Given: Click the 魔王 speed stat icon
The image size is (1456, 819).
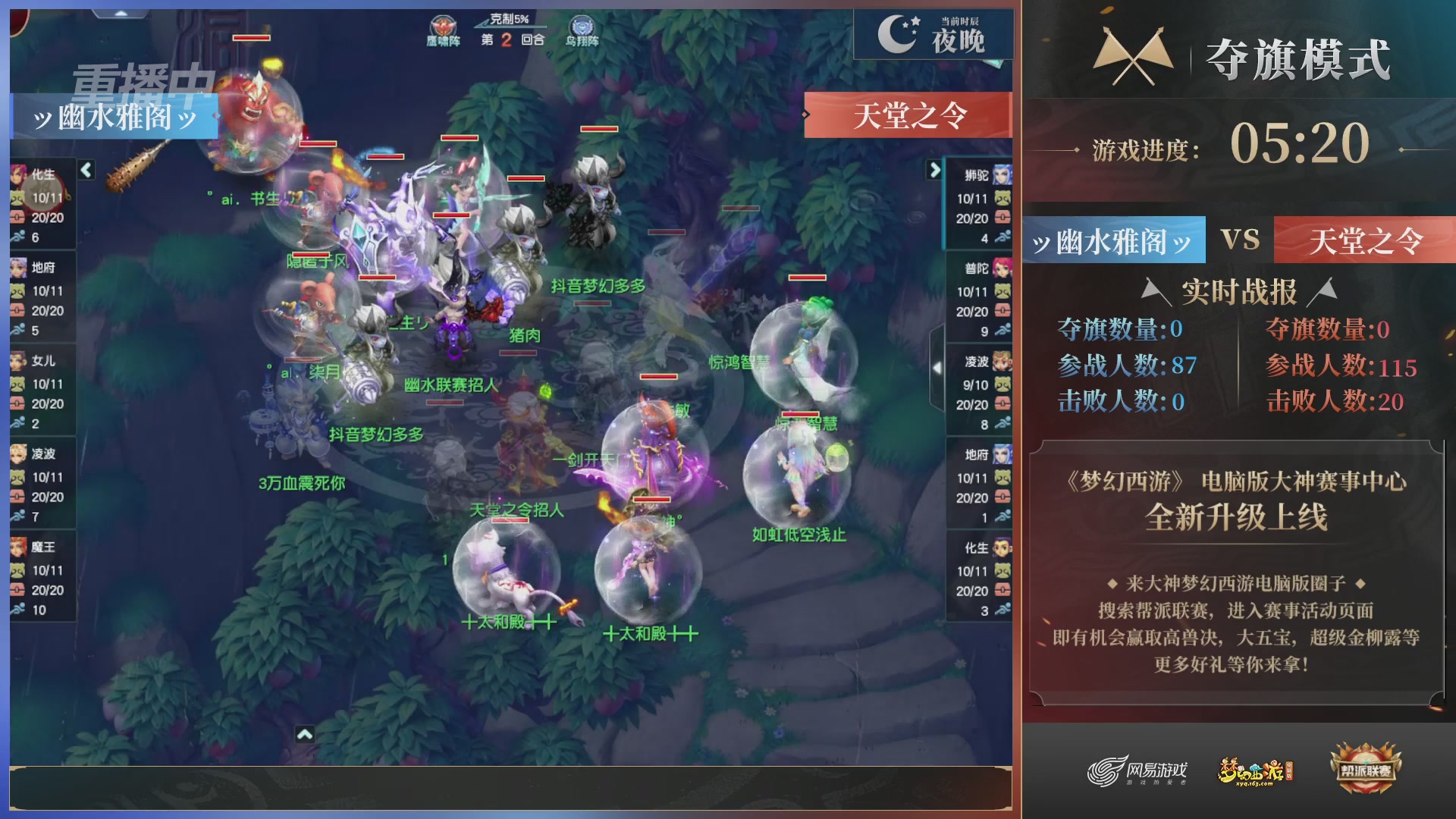Looking at the screenshot, I should tap(19, 608).
